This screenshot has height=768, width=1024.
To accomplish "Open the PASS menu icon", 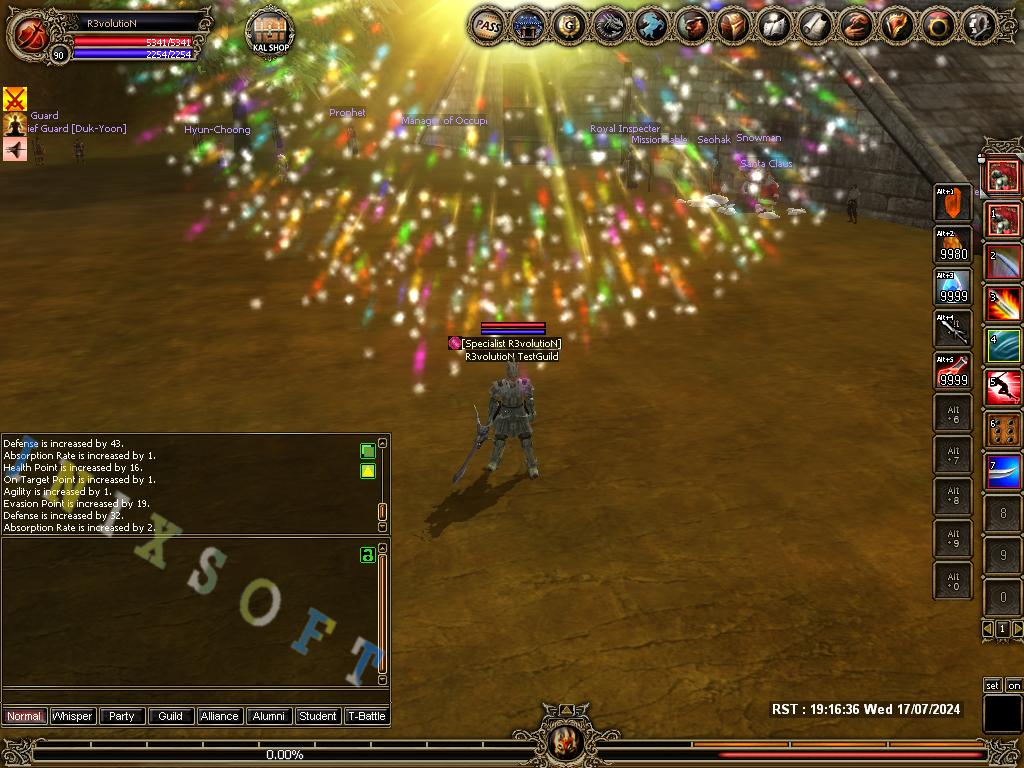I will pyautogui.click(x=488, y=26).
